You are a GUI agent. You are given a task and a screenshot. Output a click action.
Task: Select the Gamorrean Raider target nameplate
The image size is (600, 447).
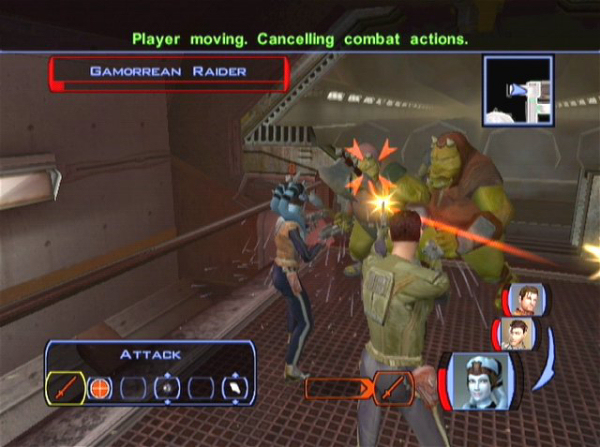coord(168,72)
